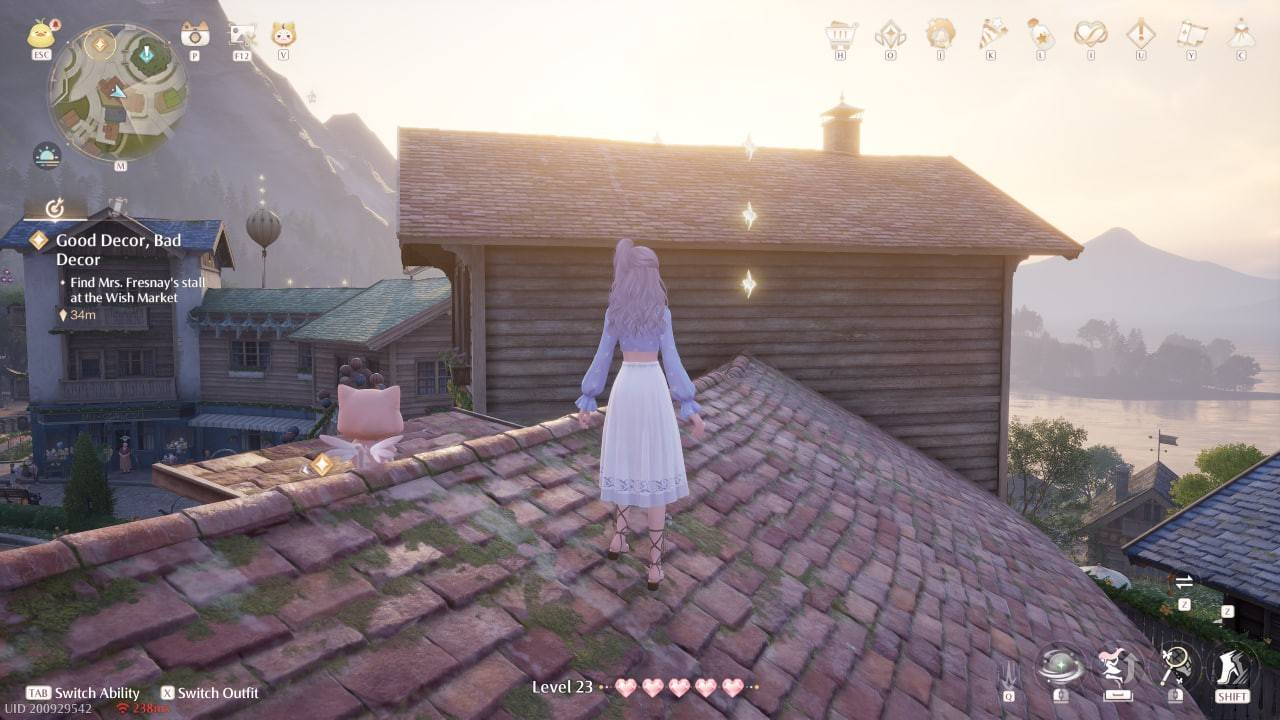Screen dimensions: 1280x720
Task: Open the star bottle icon
Action: click(x=1041, y=34)
